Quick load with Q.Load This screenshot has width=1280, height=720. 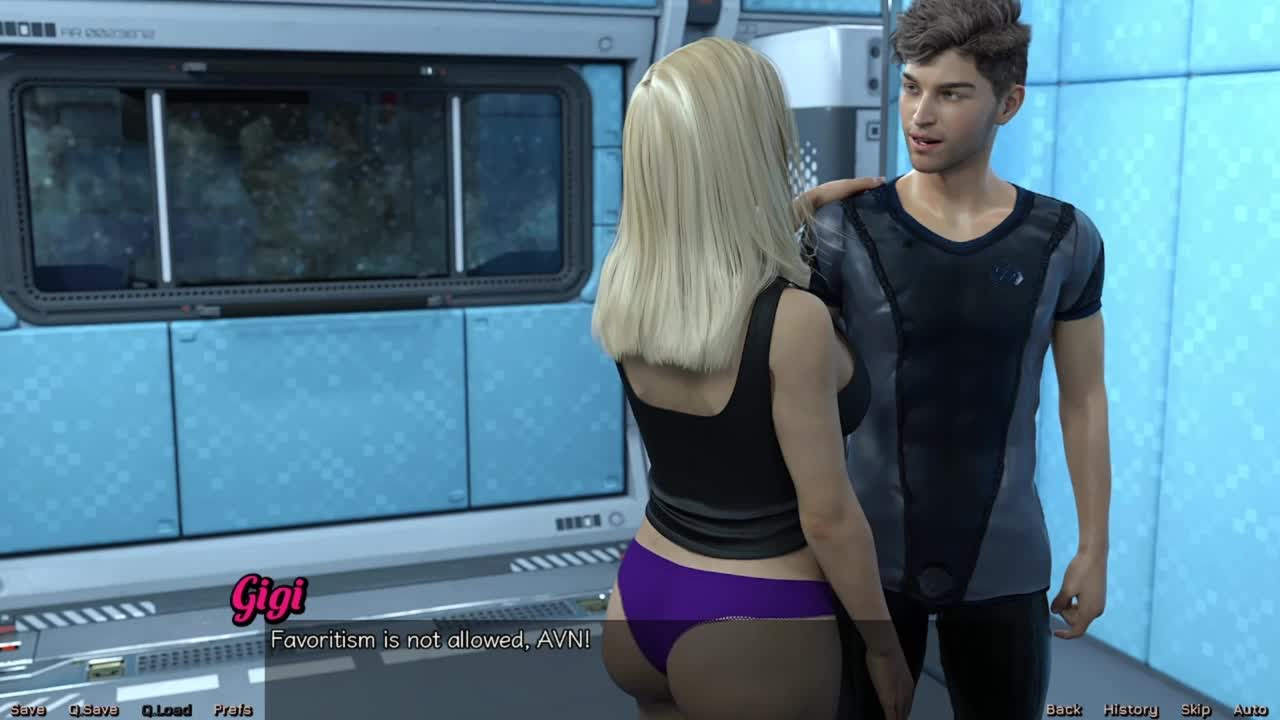[166, 710]
